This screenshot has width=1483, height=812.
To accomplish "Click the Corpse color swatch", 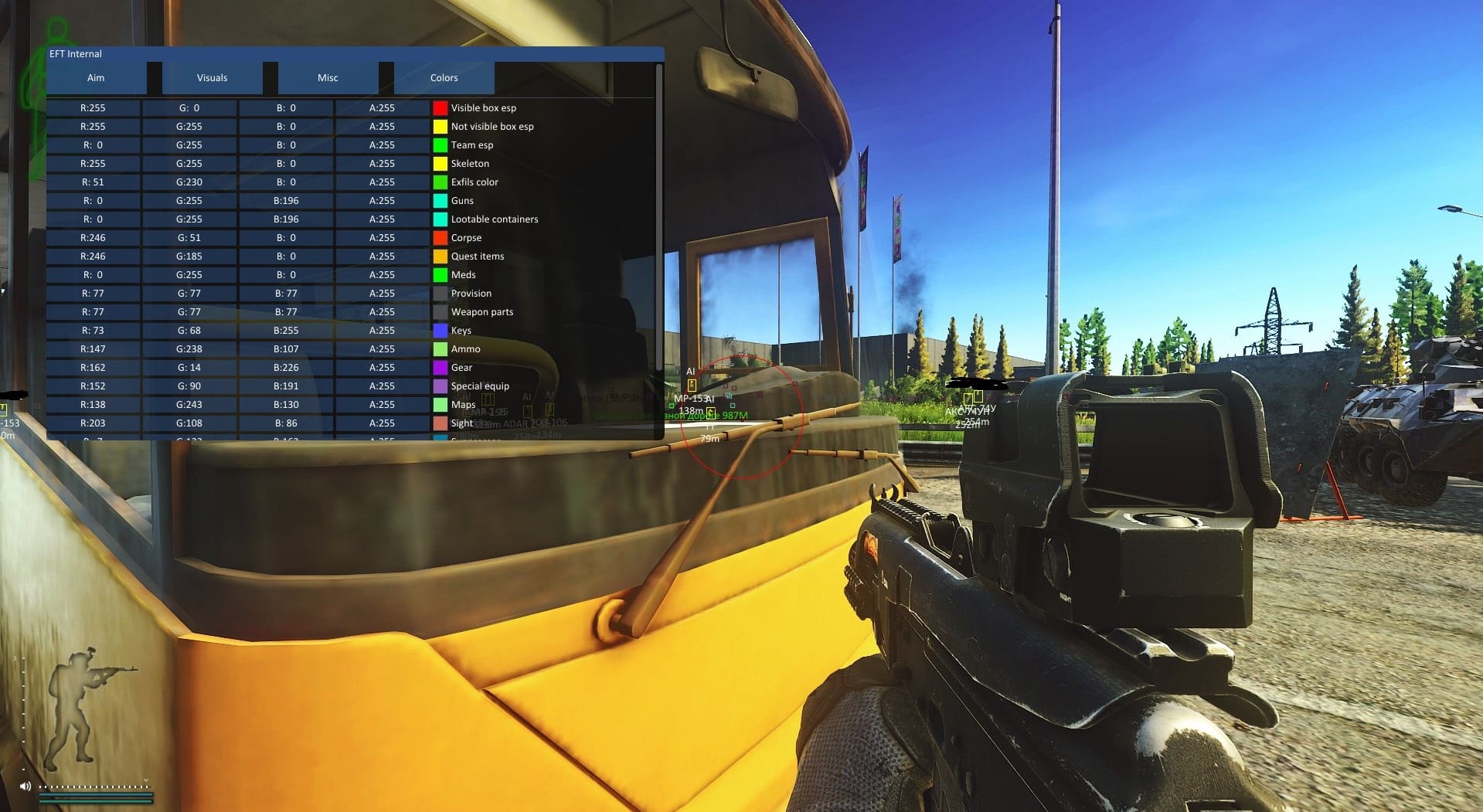I will [440, 238].
